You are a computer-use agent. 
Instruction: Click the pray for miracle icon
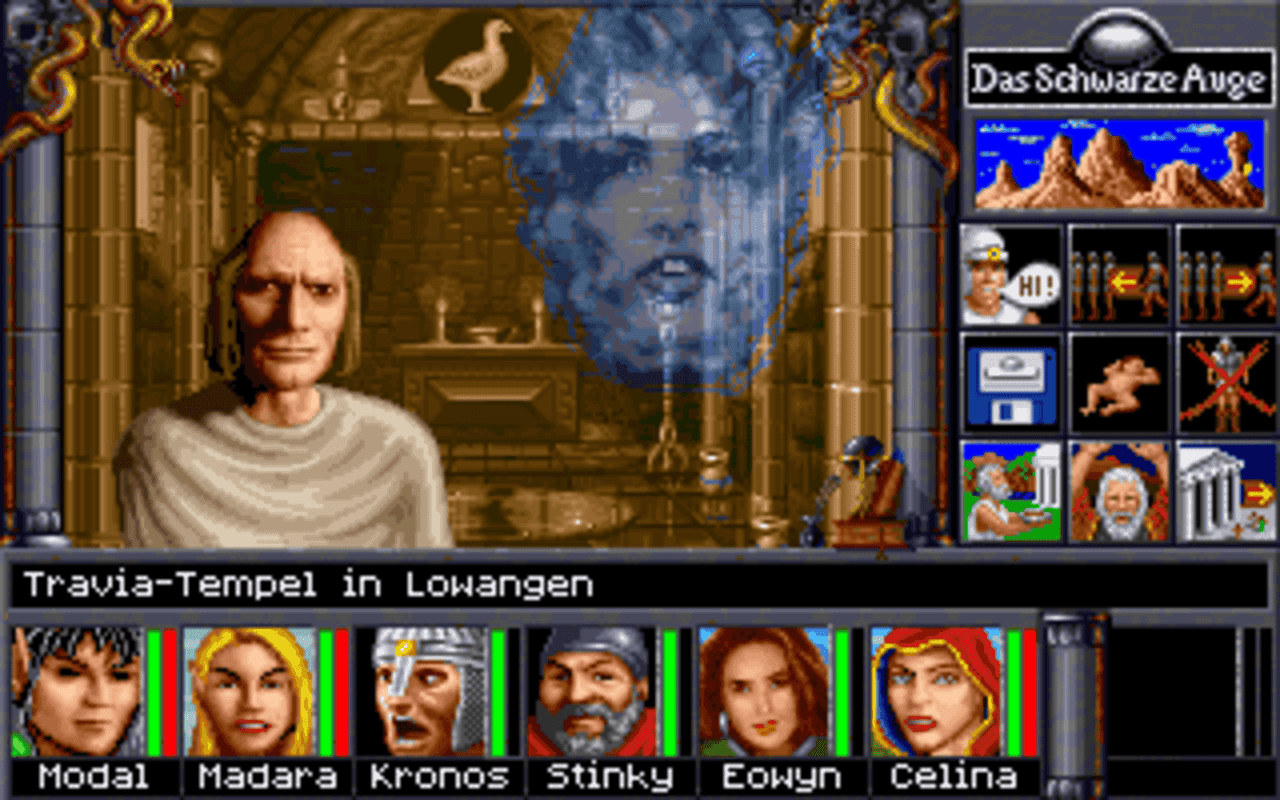[x=1117, y=490]
